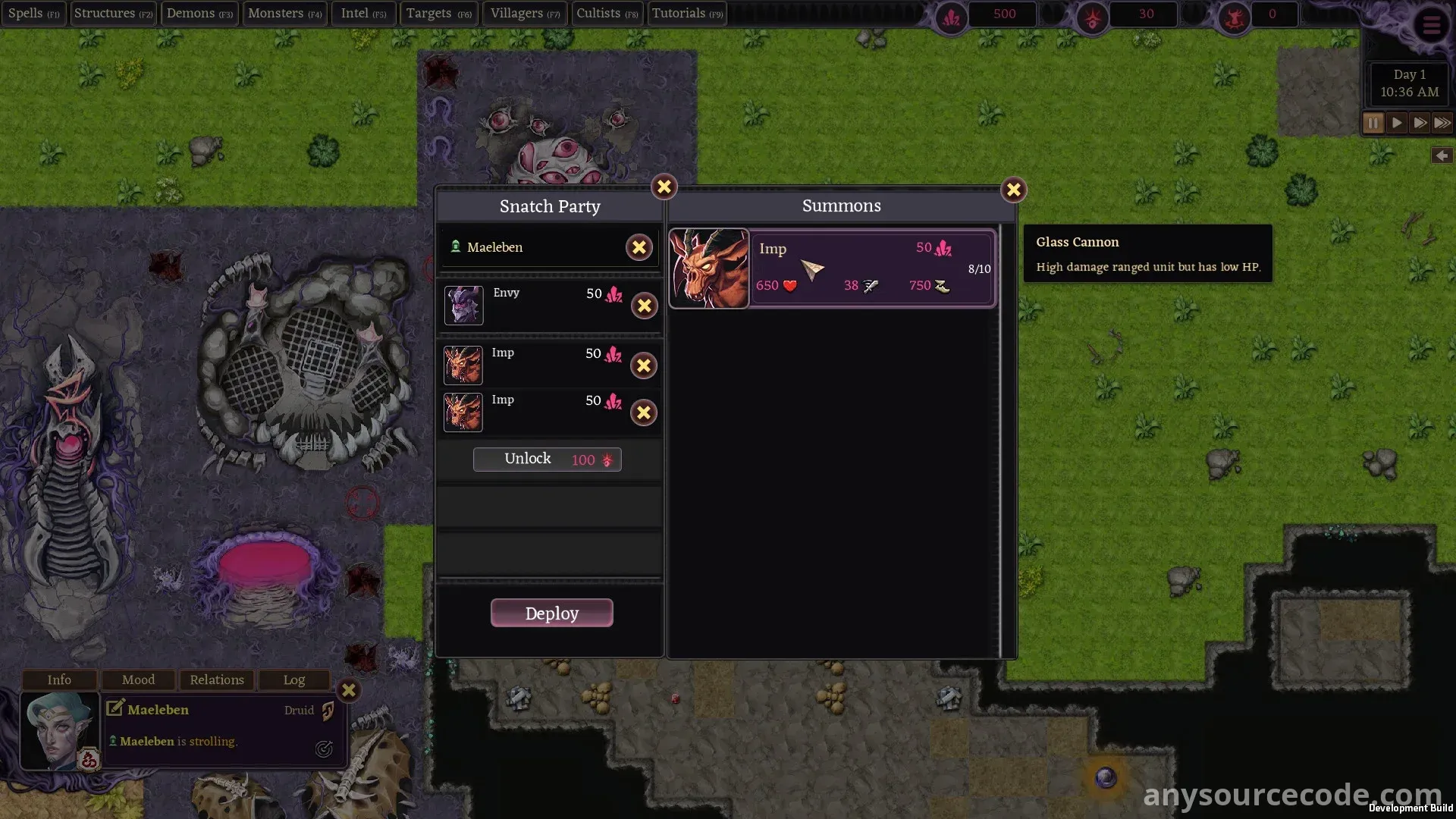
Task: Remove Maeleben as the snatch target
Action: [x=639, y=247]
